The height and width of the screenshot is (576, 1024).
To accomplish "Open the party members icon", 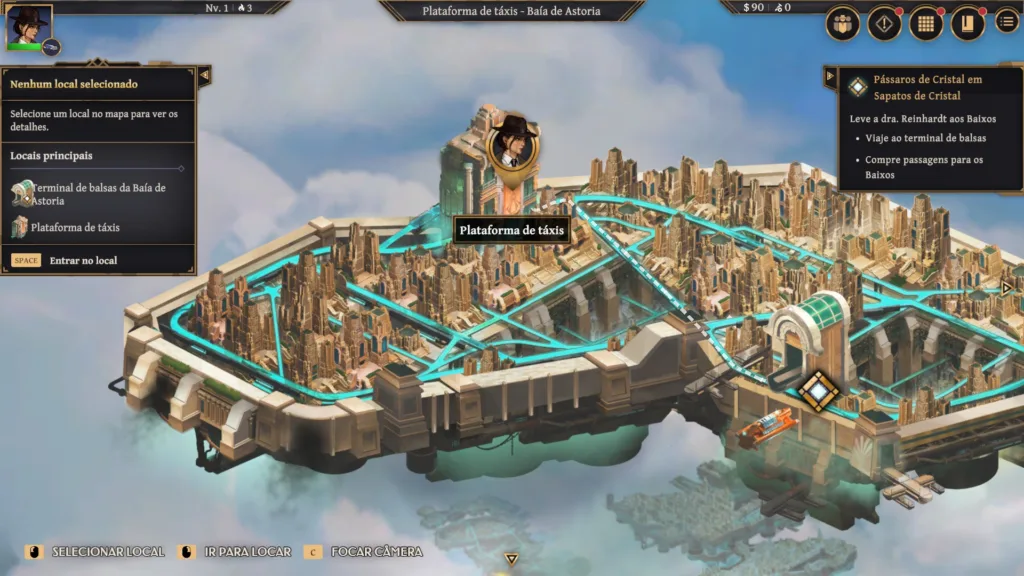I will [x=843, y=24].
